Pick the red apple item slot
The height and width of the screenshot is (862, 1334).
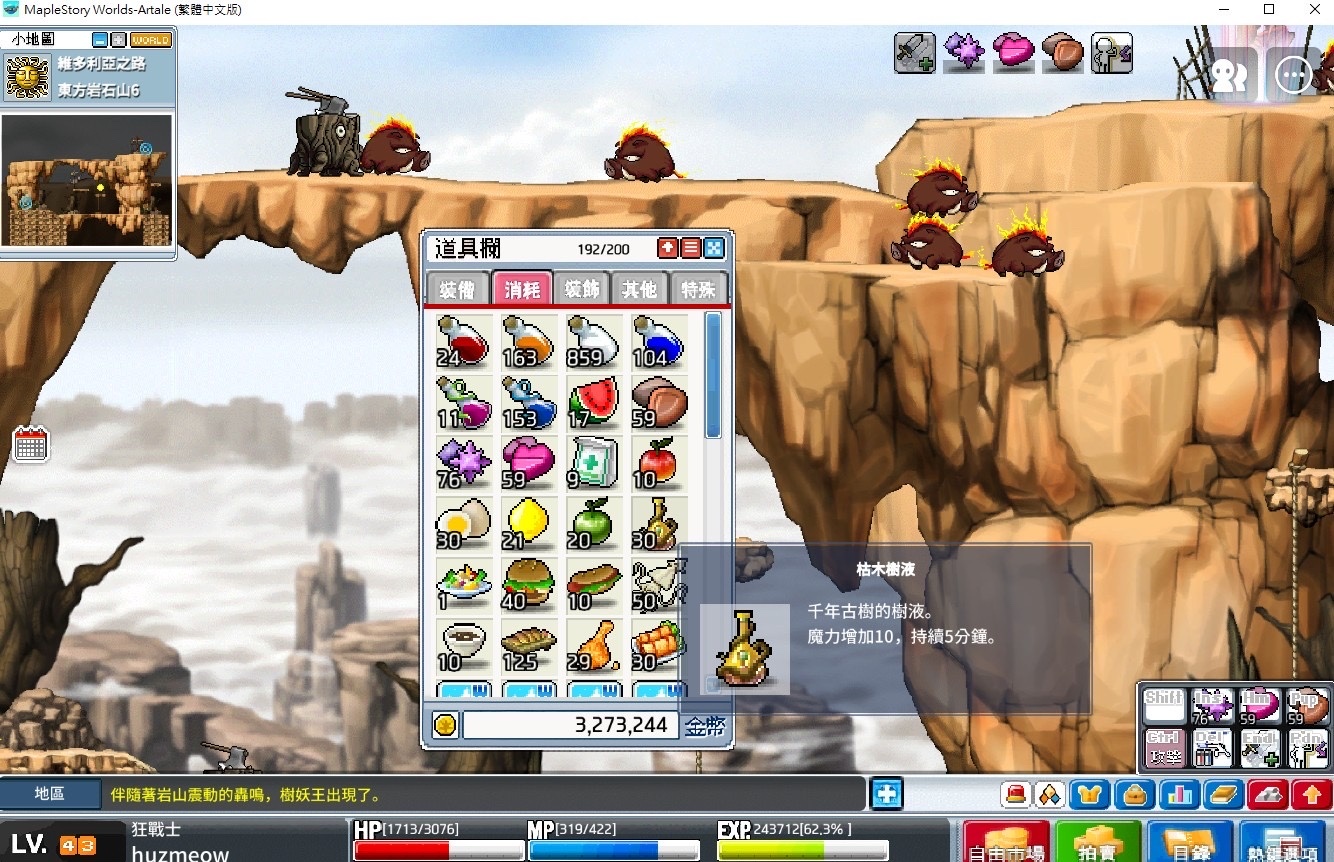pyautogui.click(x=659, y=463)
